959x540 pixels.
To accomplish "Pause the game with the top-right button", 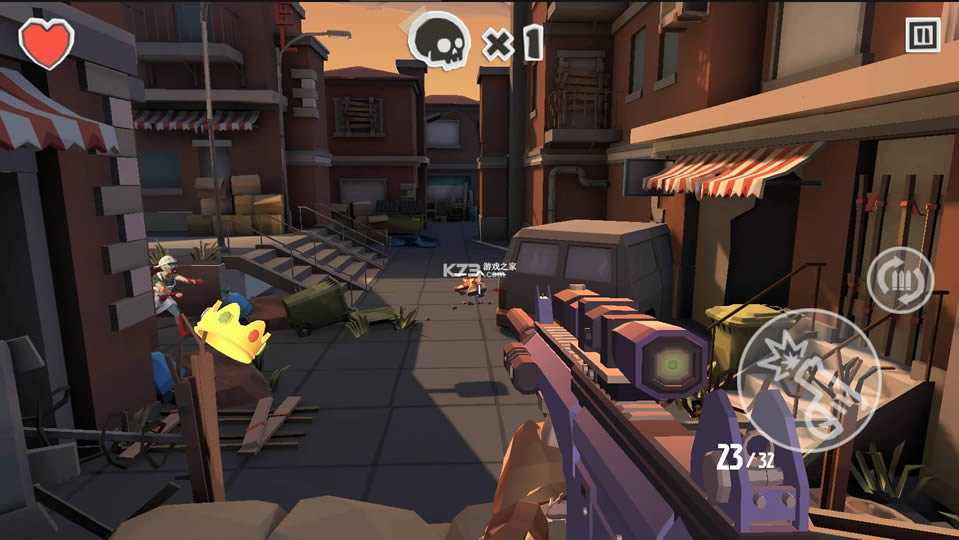I will (922, 35).
